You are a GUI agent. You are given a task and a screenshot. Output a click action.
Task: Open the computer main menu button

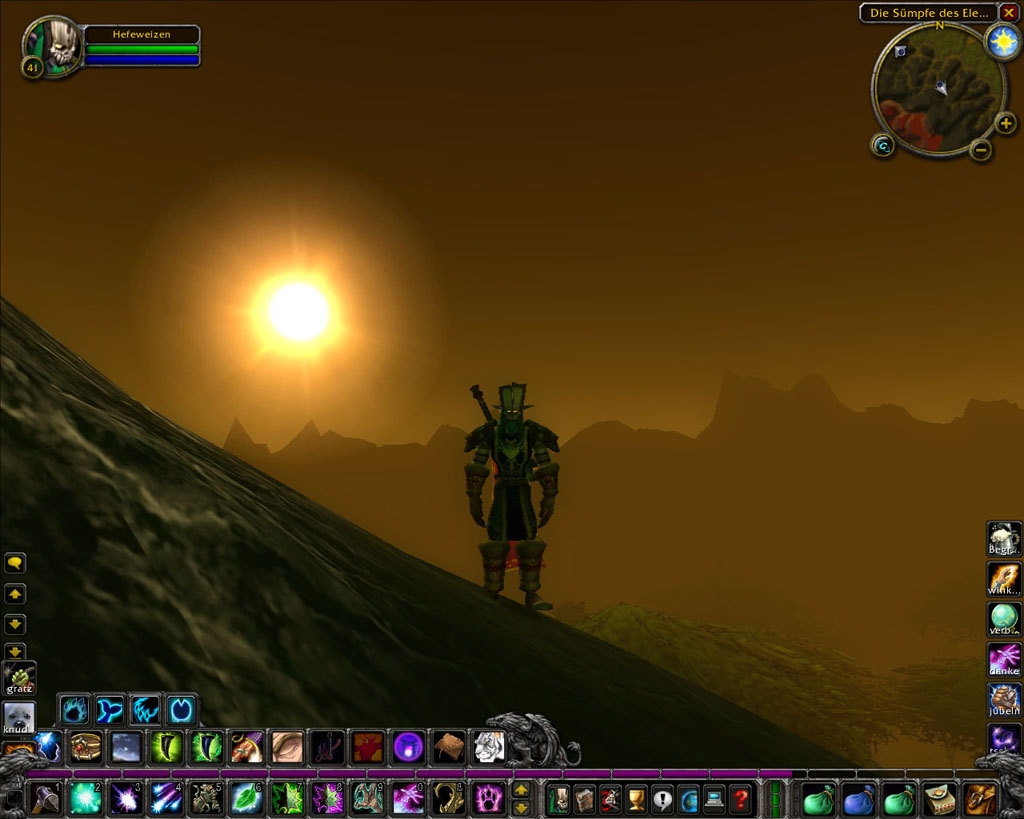(x=714, y=799)
